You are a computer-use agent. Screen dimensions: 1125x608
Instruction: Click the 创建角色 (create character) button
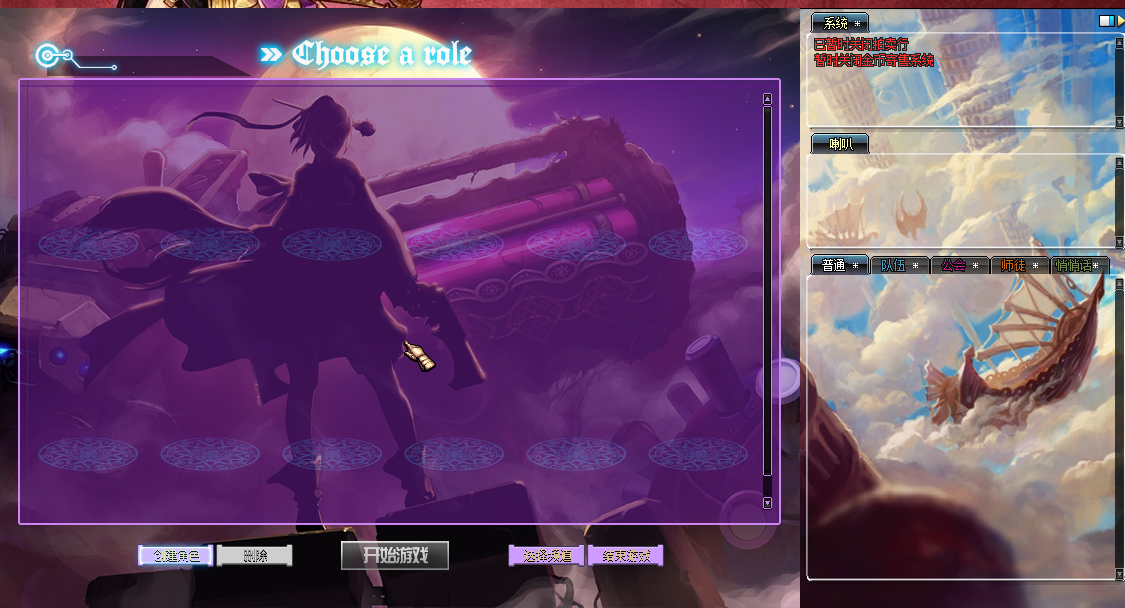click(x=175, y=556)
